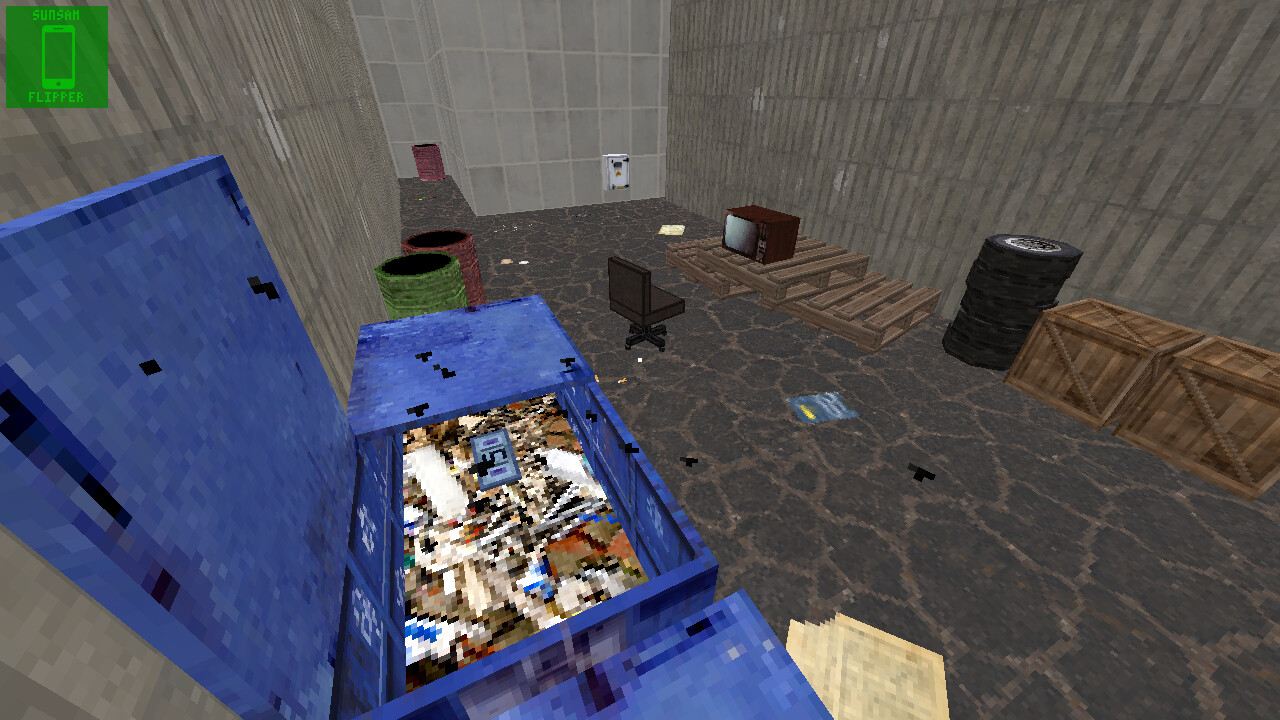Toggle the black latch on the fuse box door
Screen dimensions: 1280x720
point(626,160)
